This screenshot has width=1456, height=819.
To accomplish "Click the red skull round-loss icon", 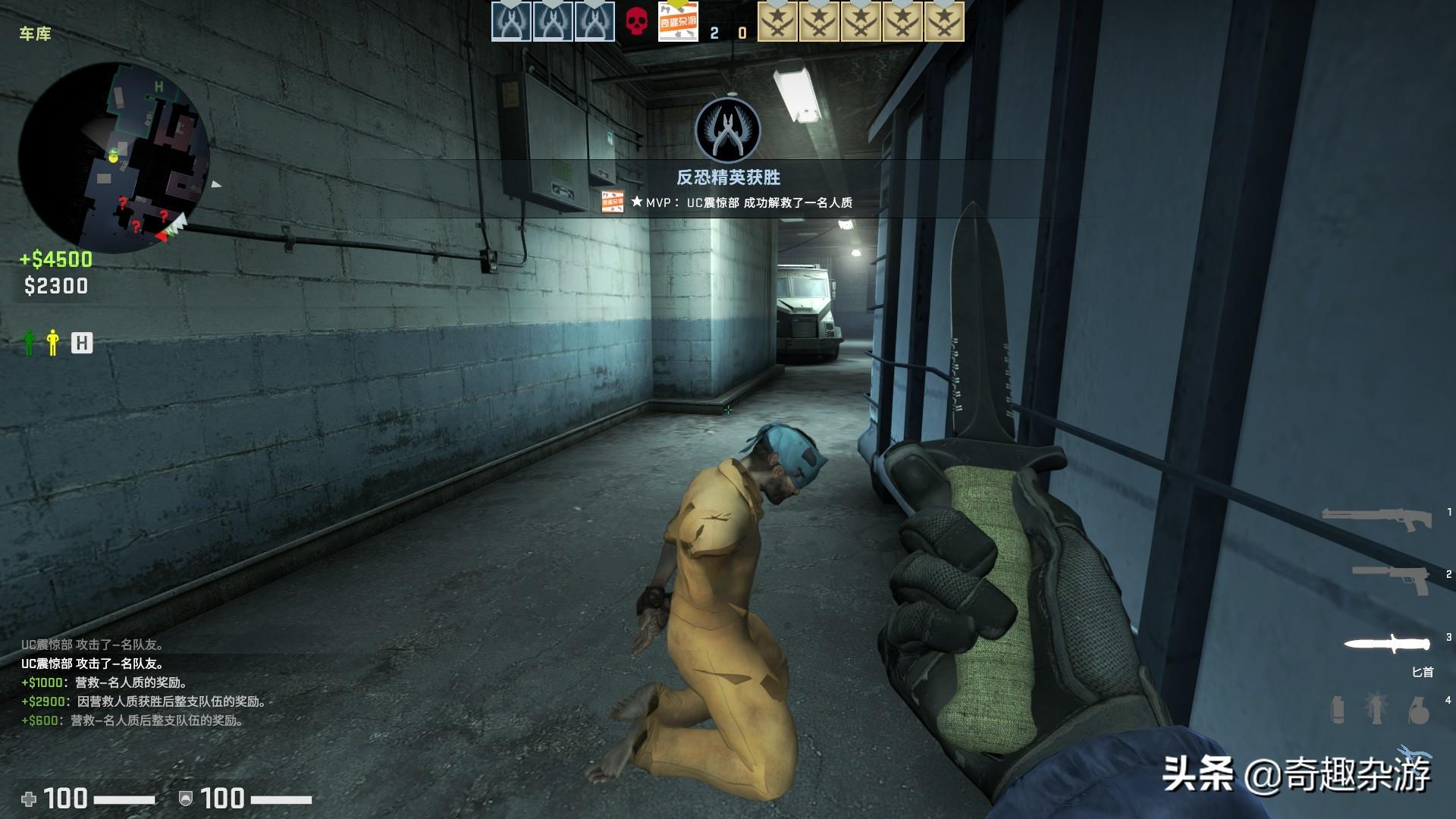I will click(x=636, y=21).
